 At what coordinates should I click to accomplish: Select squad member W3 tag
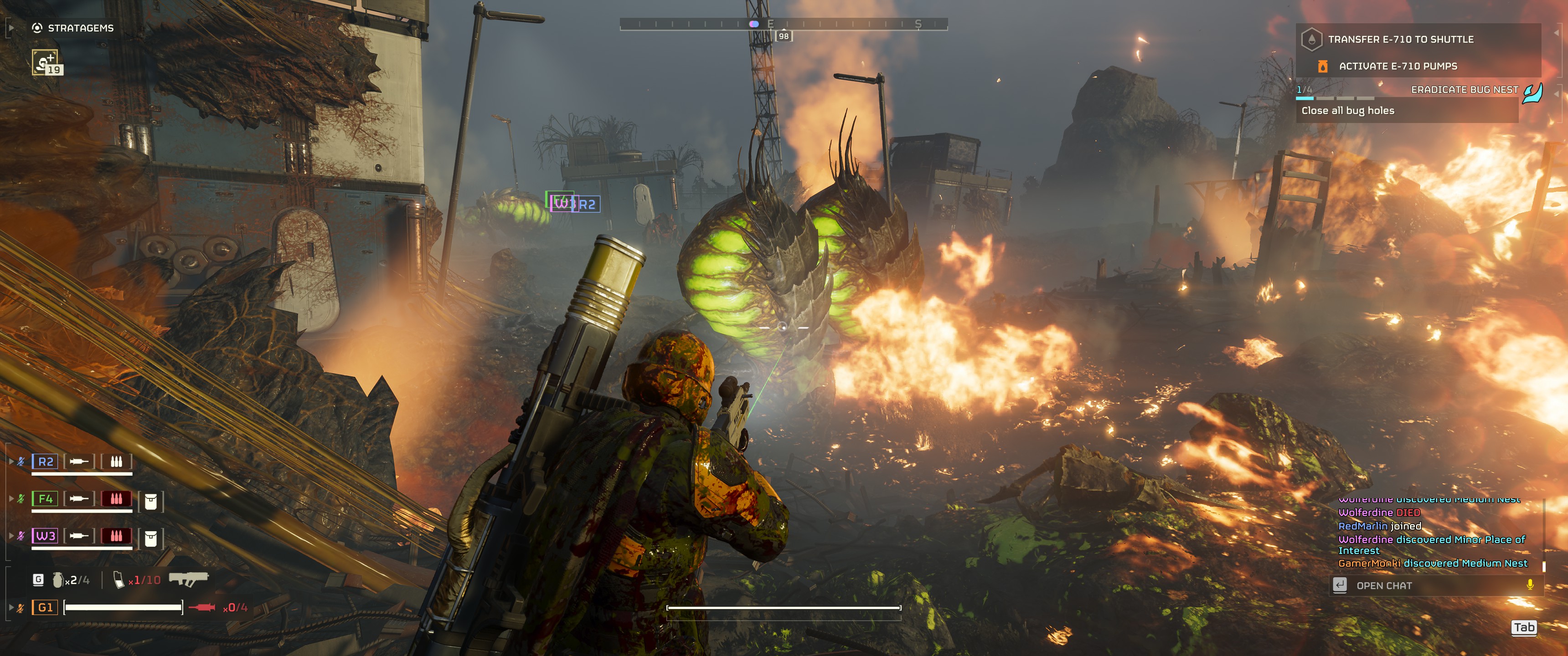point(46,536)
